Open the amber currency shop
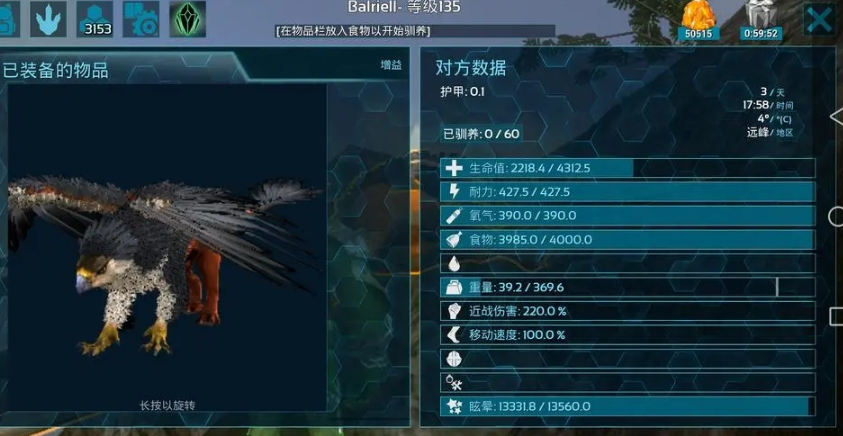This screenshot has height=436, width=843. point(699,19)
